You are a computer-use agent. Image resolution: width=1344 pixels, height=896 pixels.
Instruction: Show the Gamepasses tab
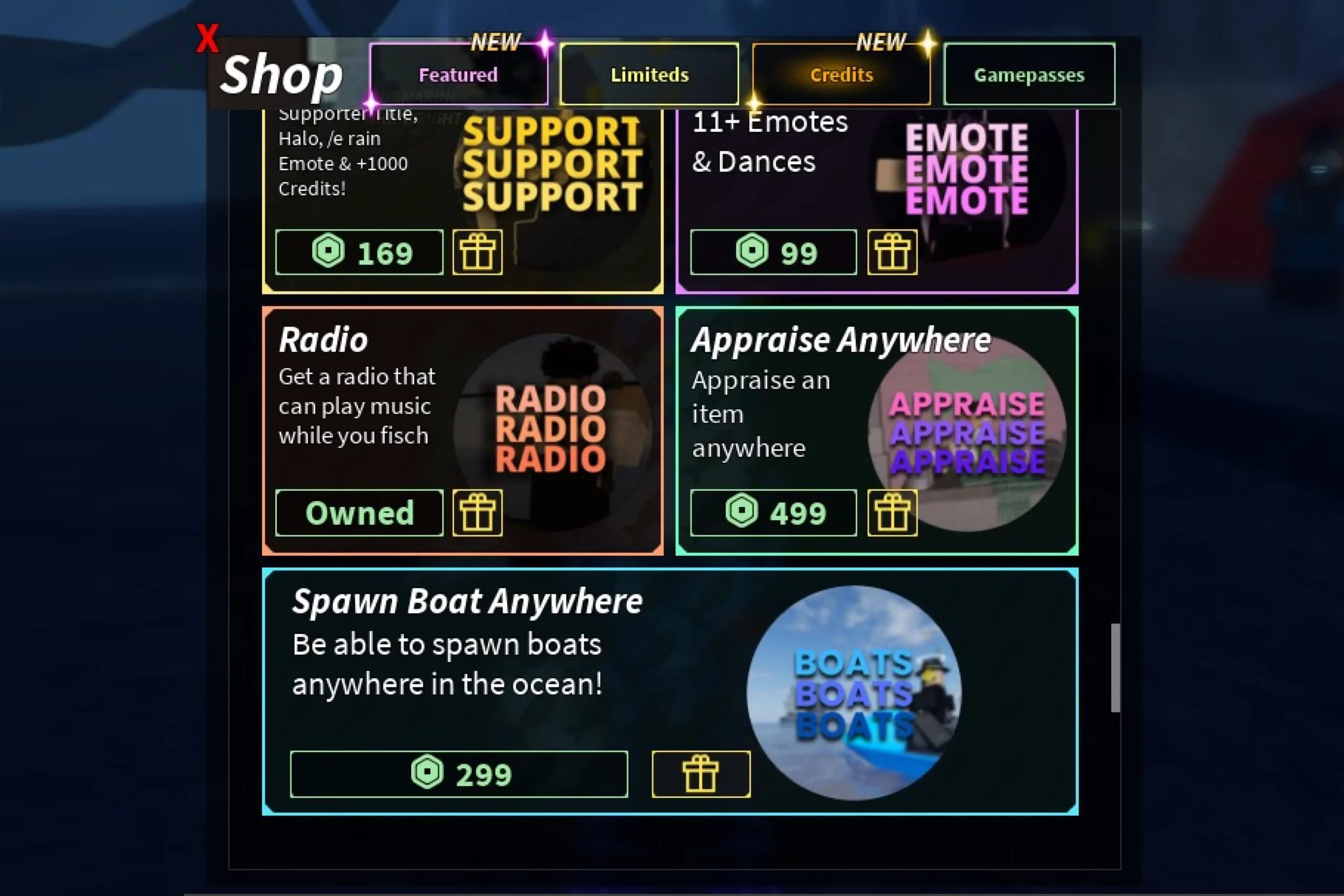[x=1028, y=75]
